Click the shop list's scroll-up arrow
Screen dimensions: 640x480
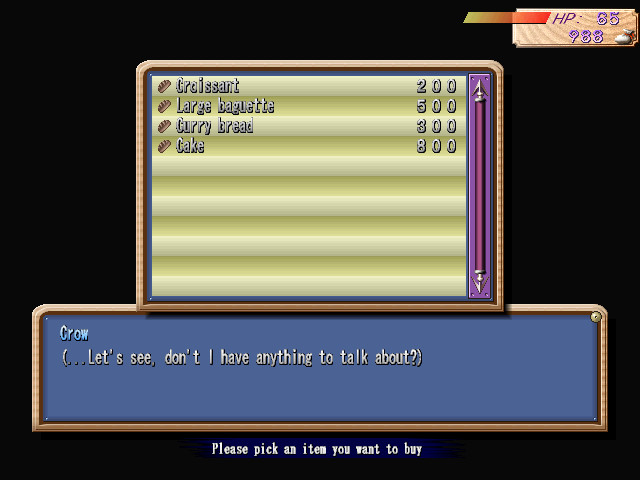pos(479,92)
